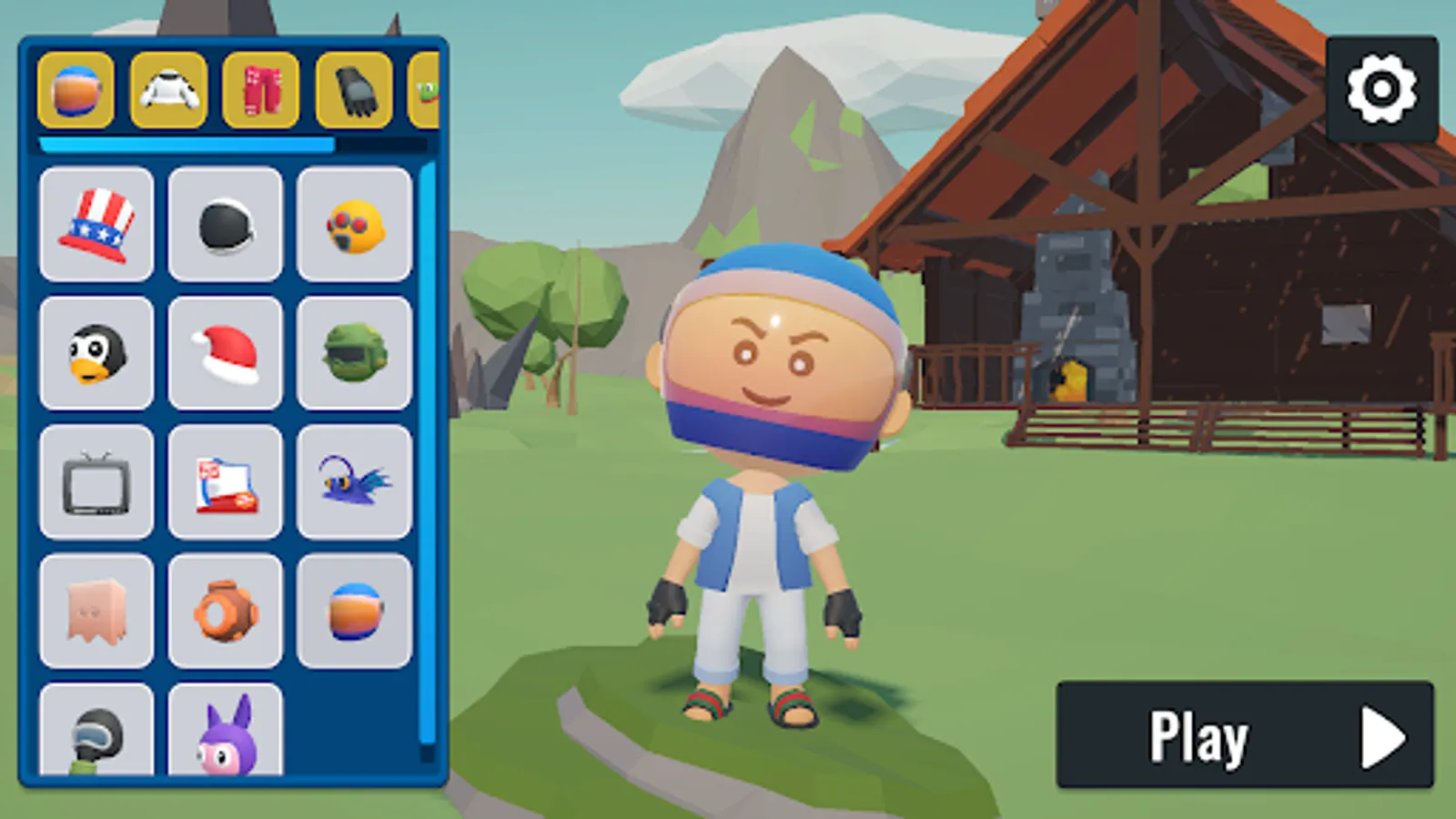Image resolution: width=1456 pixels, height=819 pixels.
Task: Select the pink ghost bag mask
Action: pos(96,611)
